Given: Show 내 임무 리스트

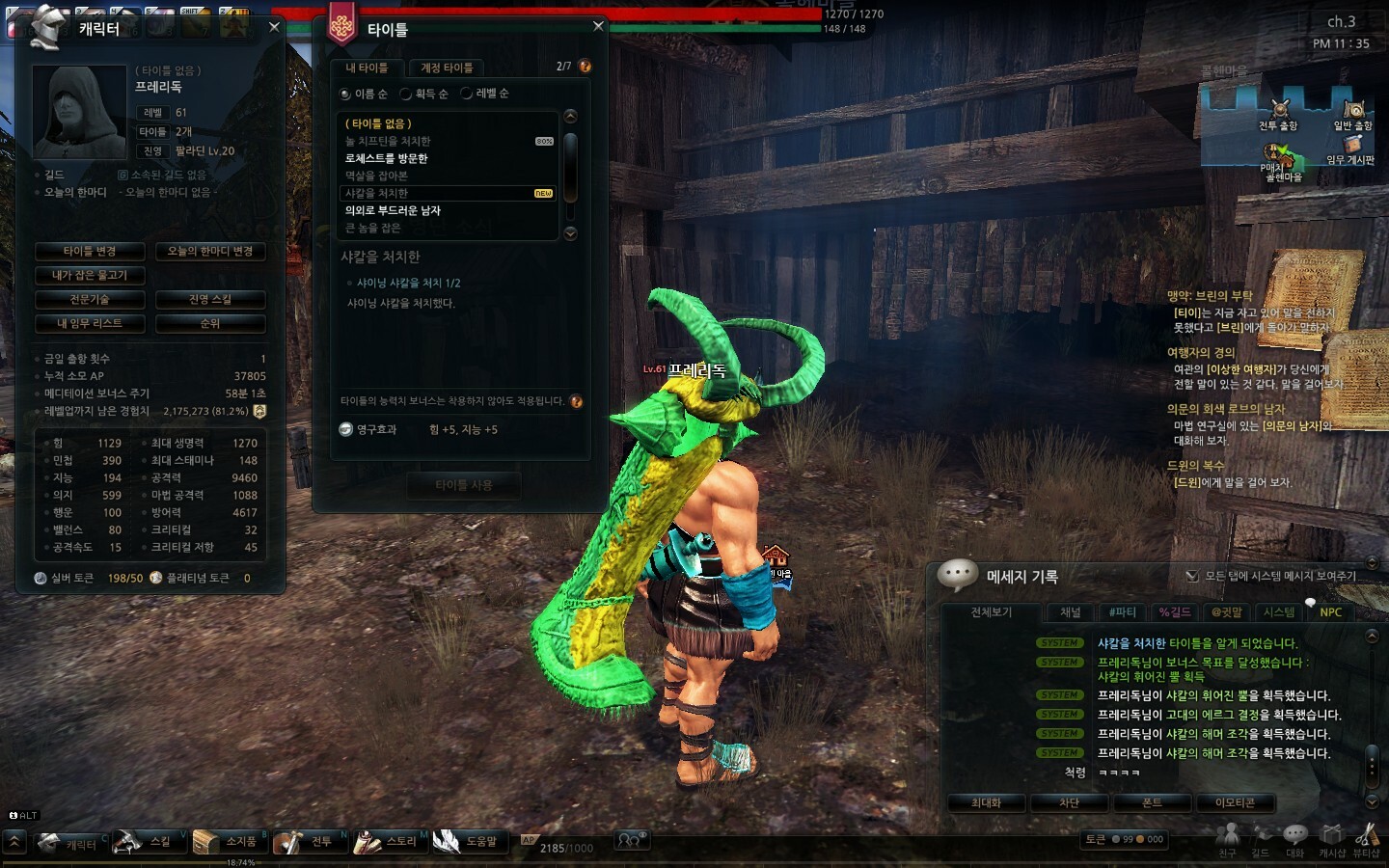Looking at the screenshot, I should pyautogui.click(x=90, y=324).
